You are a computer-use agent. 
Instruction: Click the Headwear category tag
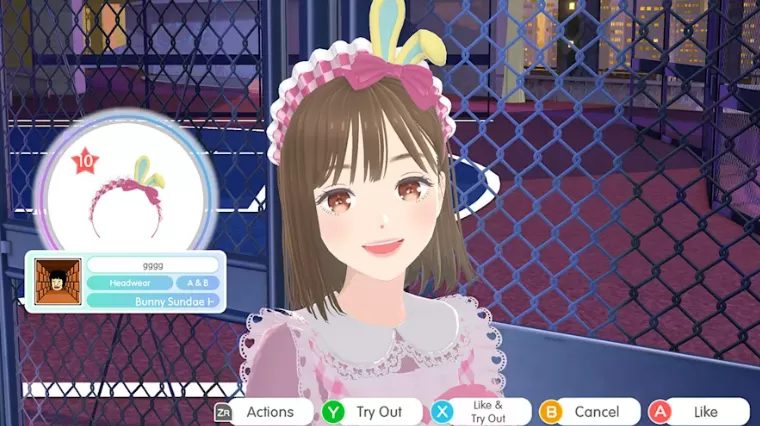click(x=128, y=283)
